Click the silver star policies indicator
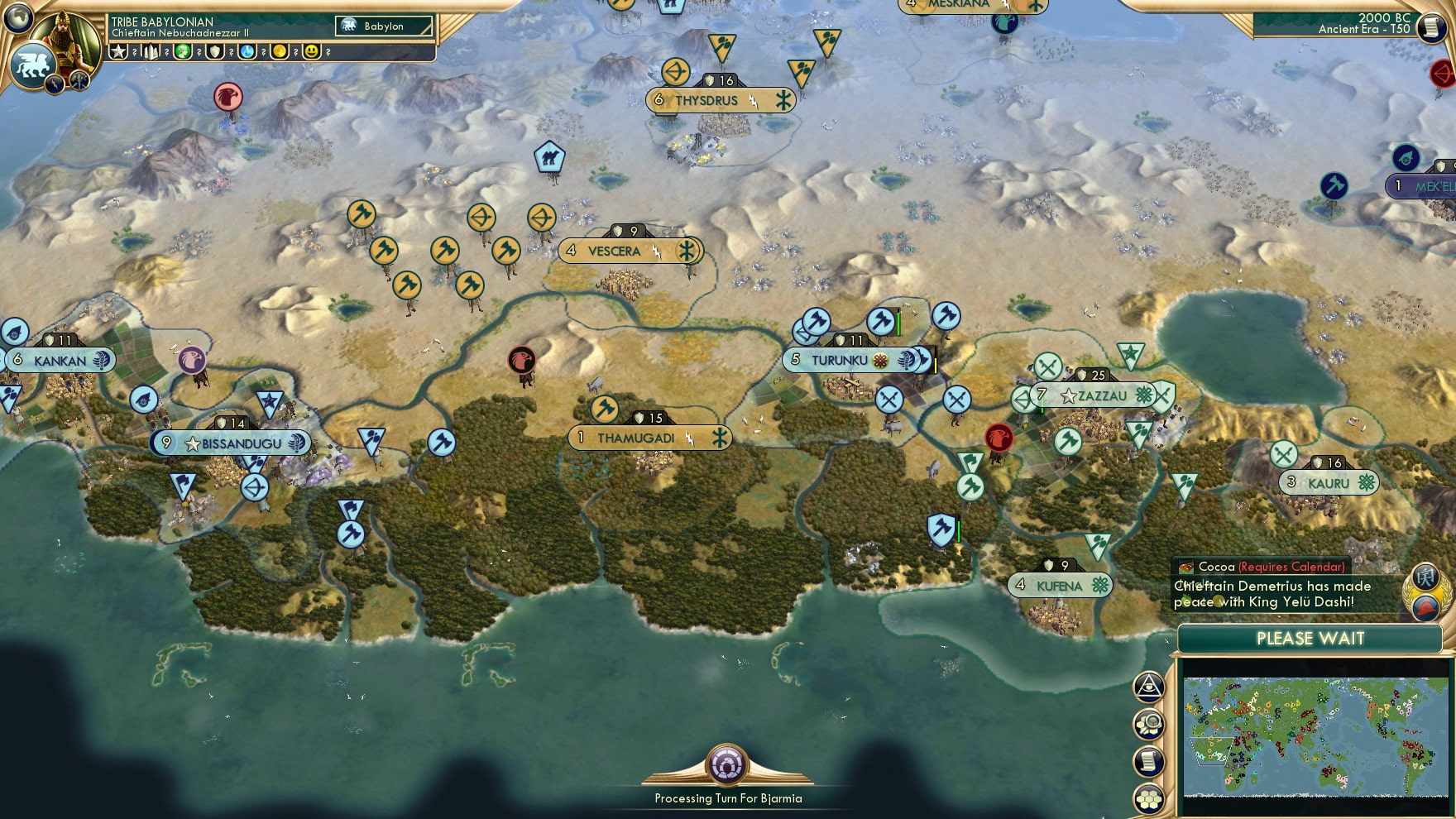 click(x=118, y=51)
